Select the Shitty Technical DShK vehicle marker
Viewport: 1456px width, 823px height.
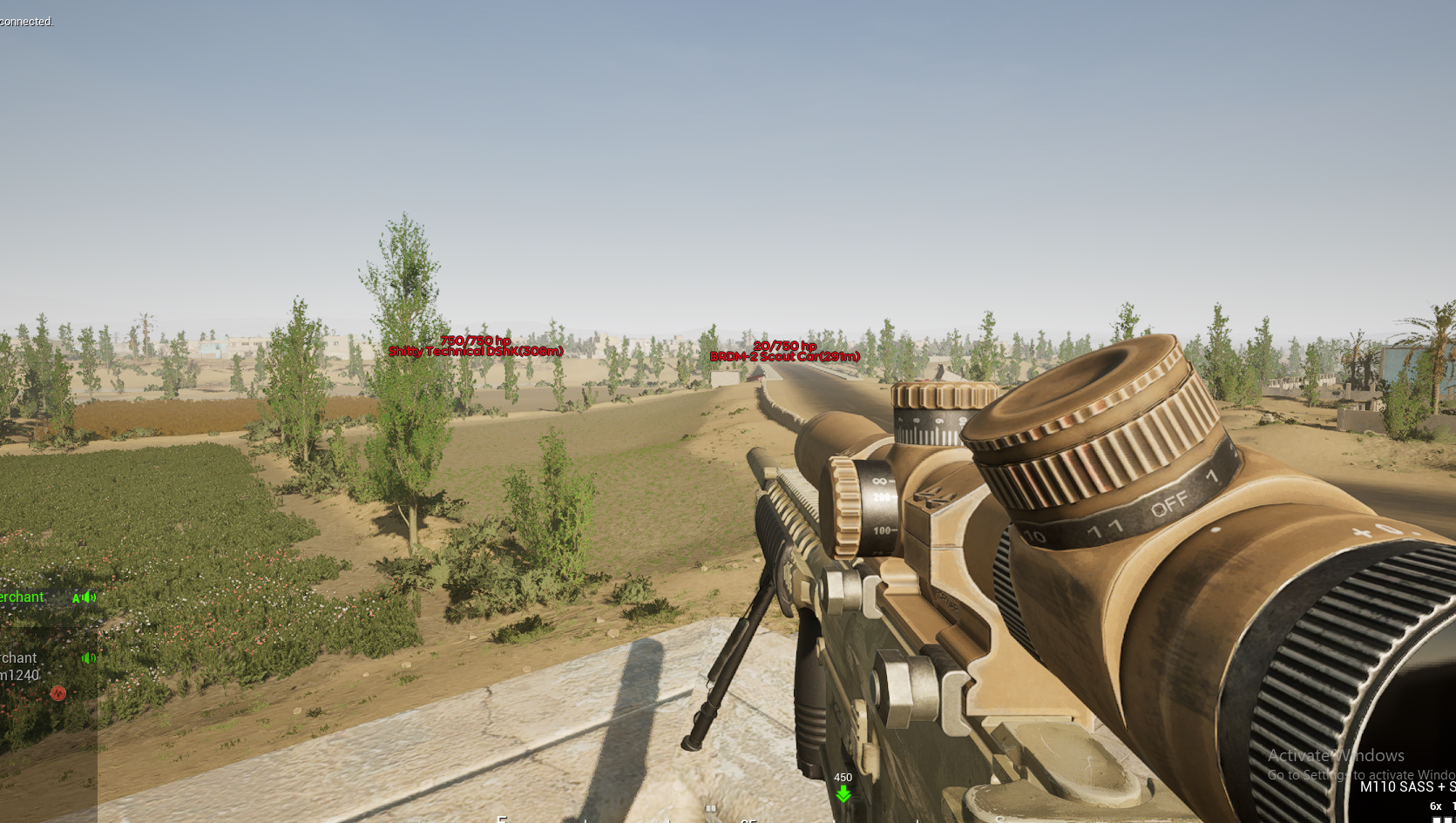[x=476, y=351]
